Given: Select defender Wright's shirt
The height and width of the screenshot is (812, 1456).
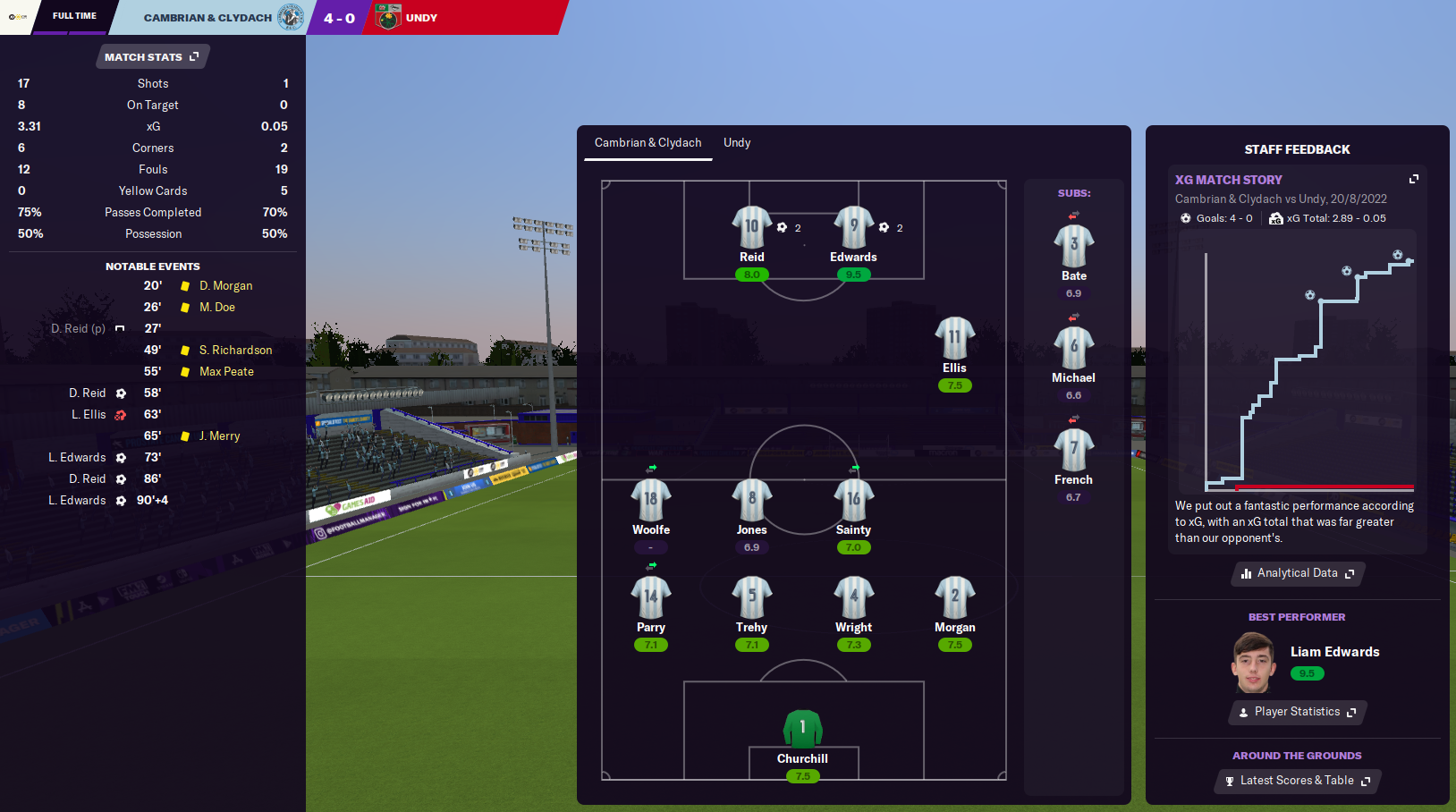Looking at the screenshot, I should [x=853, y=597].
